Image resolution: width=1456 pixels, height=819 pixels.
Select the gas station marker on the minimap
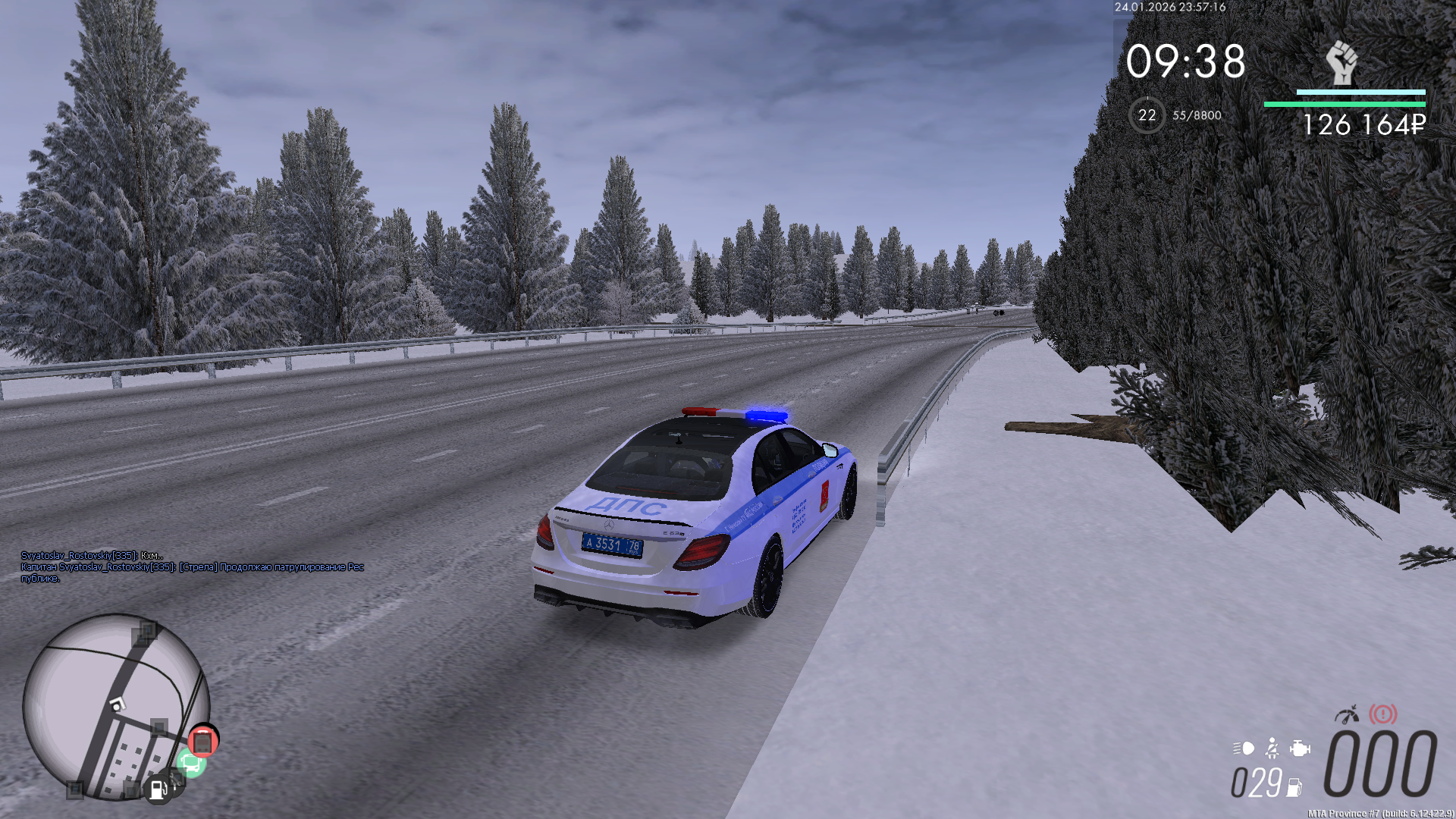coord(158,789)
